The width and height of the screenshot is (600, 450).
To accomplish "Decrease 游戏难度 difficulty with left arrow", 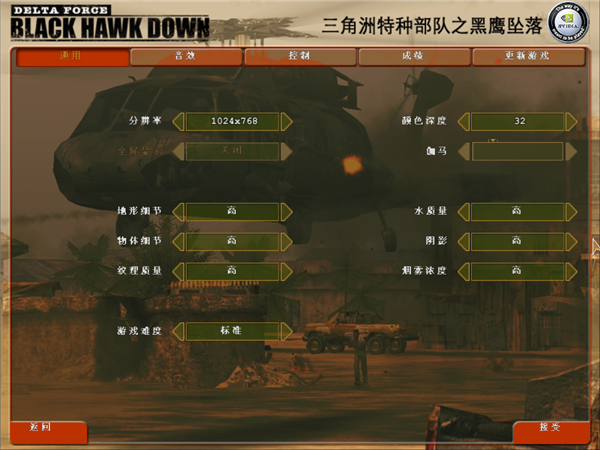I will point(179,330).
